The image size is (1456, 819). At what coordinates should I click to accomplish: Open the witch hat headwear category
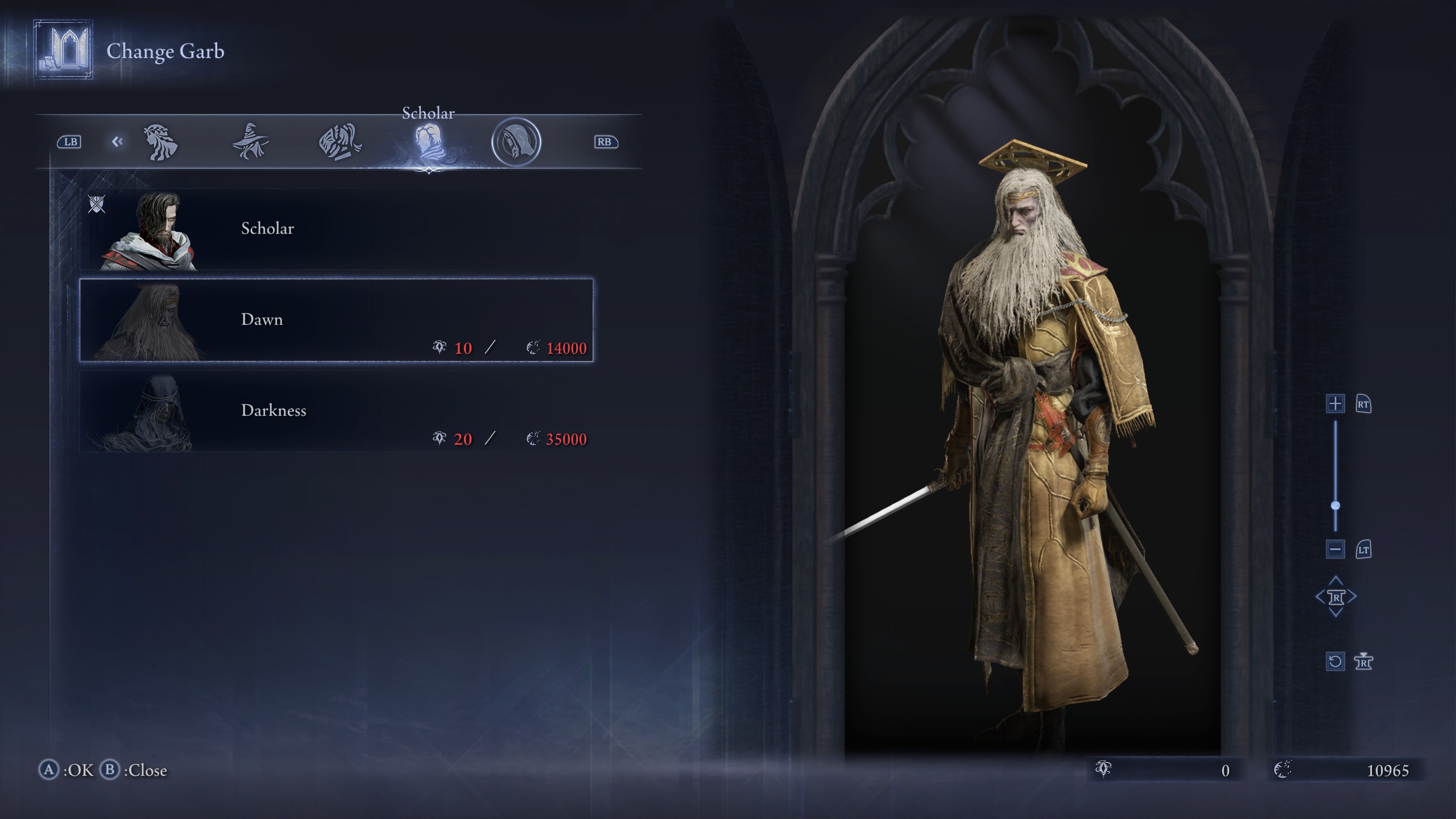(x=250, y=142)
